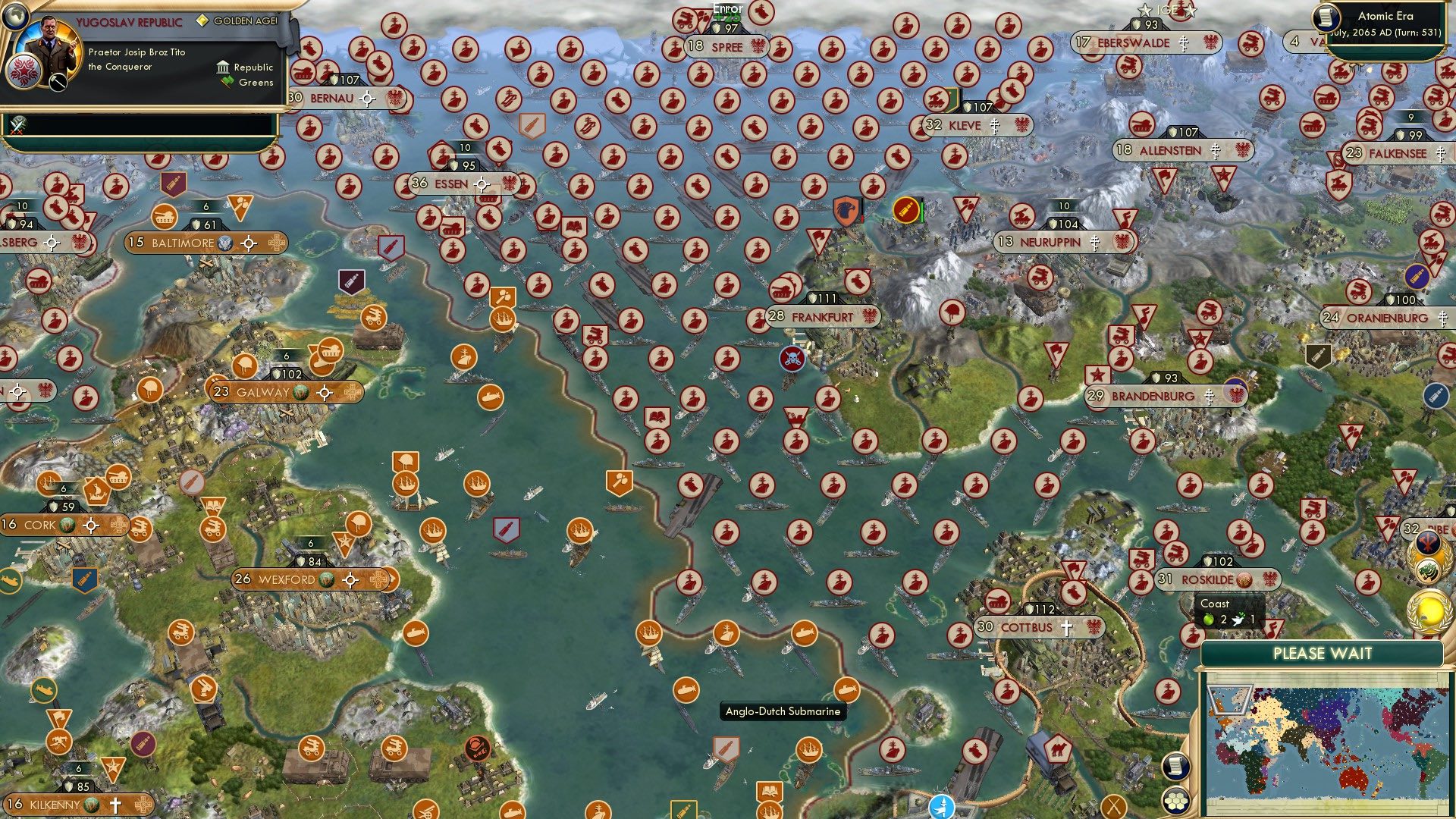The height and width of the screenshot is (819, 1456).
Task: Click the golden laurel wreath medal icon
Action: pyautogui.click(x=1429, y=610)
